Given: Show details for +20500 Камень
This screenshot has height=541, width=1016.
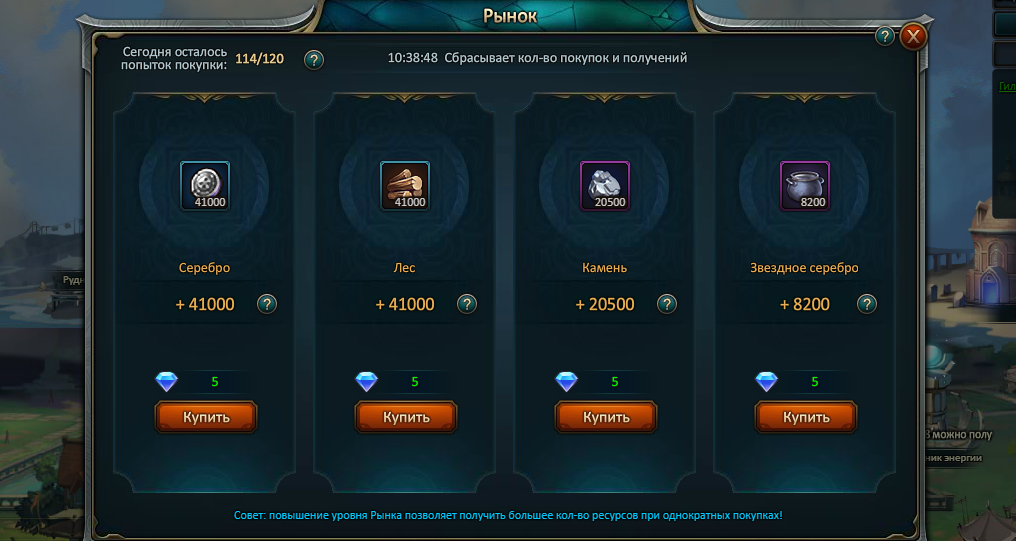Looking at the screenshot, I should tap(667, 304).
